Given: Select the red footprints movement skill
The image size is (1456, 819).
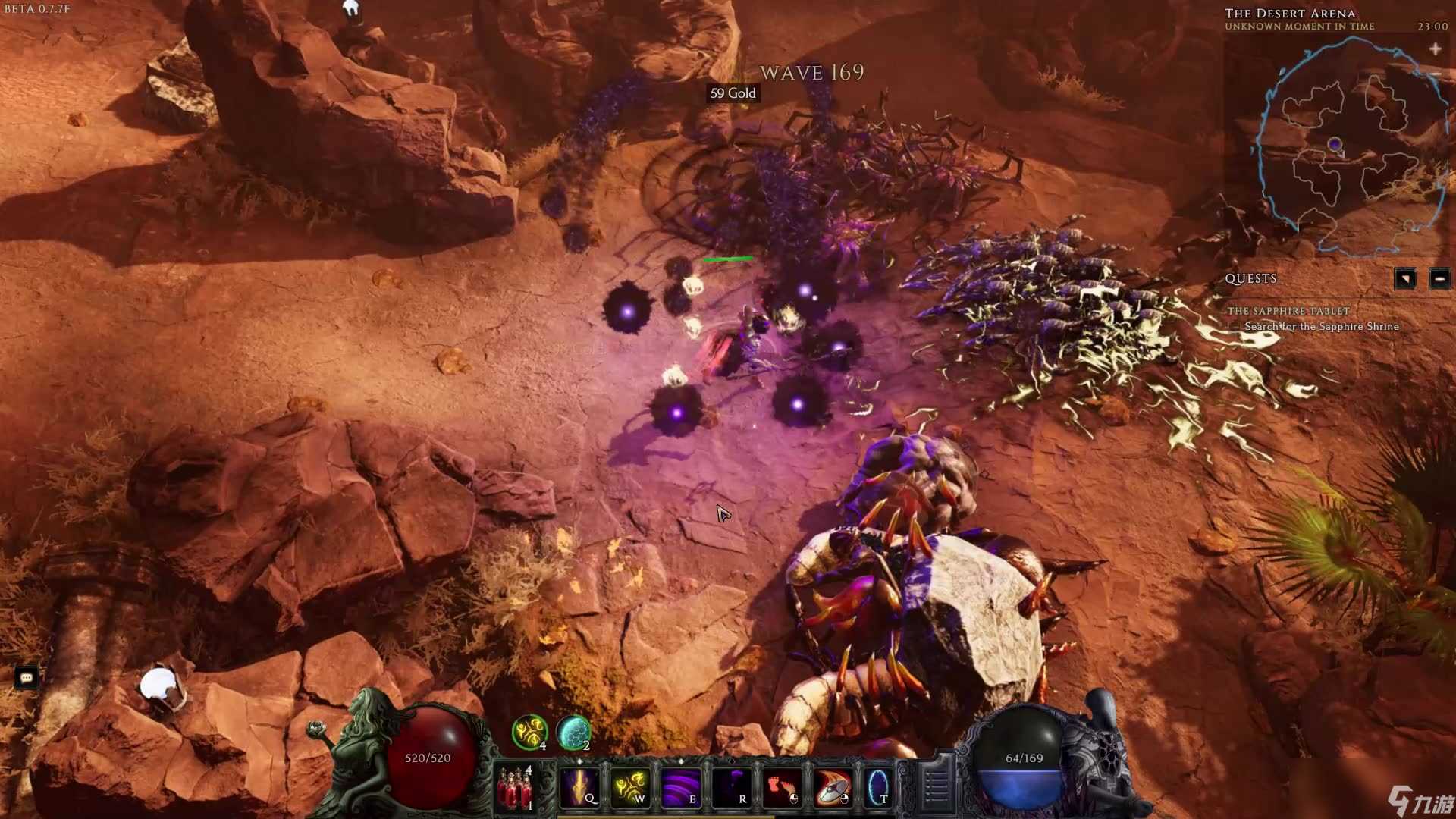Looking at the screenshot, I should [782, 788].
